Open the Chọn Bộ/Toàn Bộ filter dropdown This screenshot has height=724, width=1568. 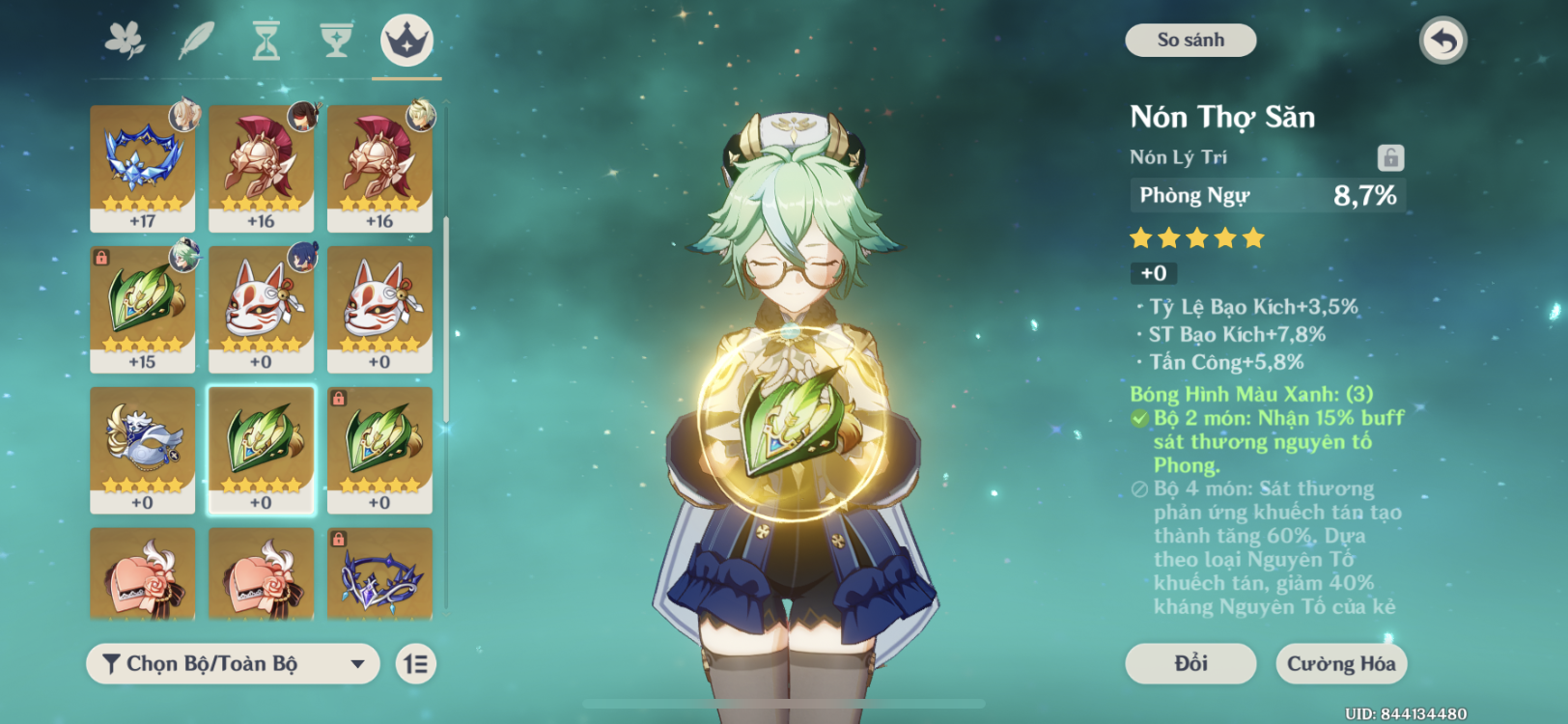pyautogui.click(x=233, y=664)
